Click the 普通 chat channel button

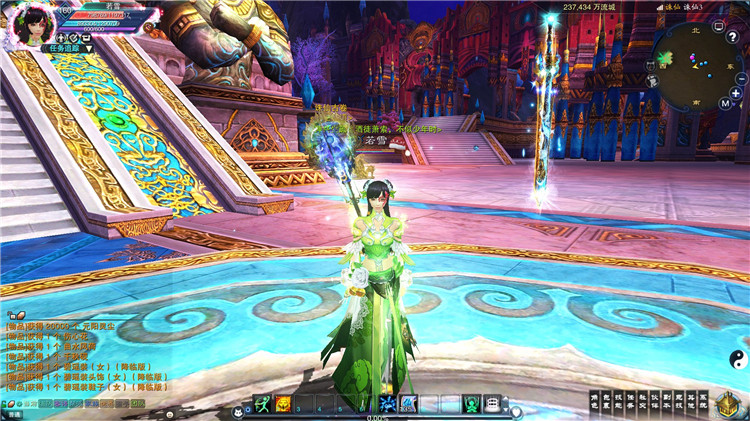coord(14,413)
